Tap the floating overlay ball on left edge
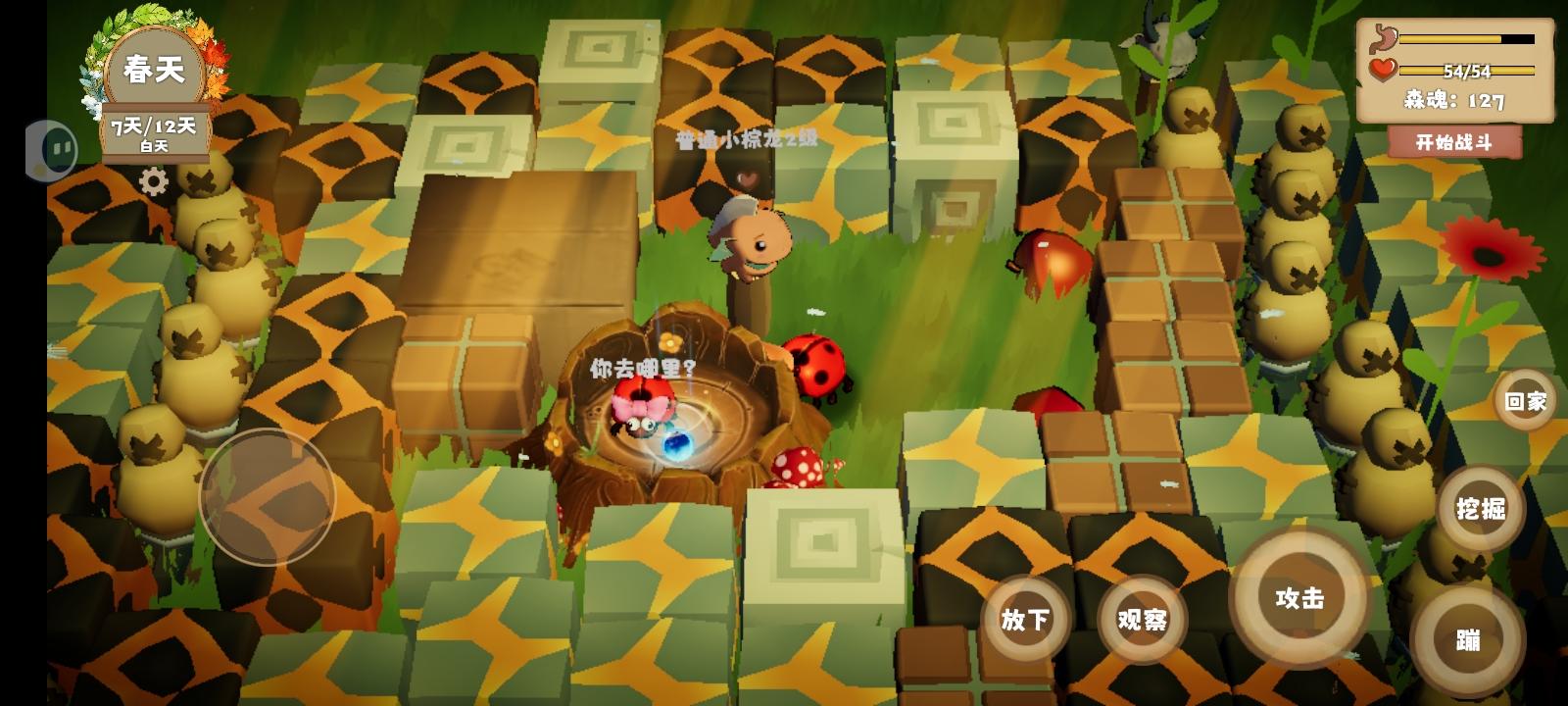1568x706 pixels. [54, 149]
